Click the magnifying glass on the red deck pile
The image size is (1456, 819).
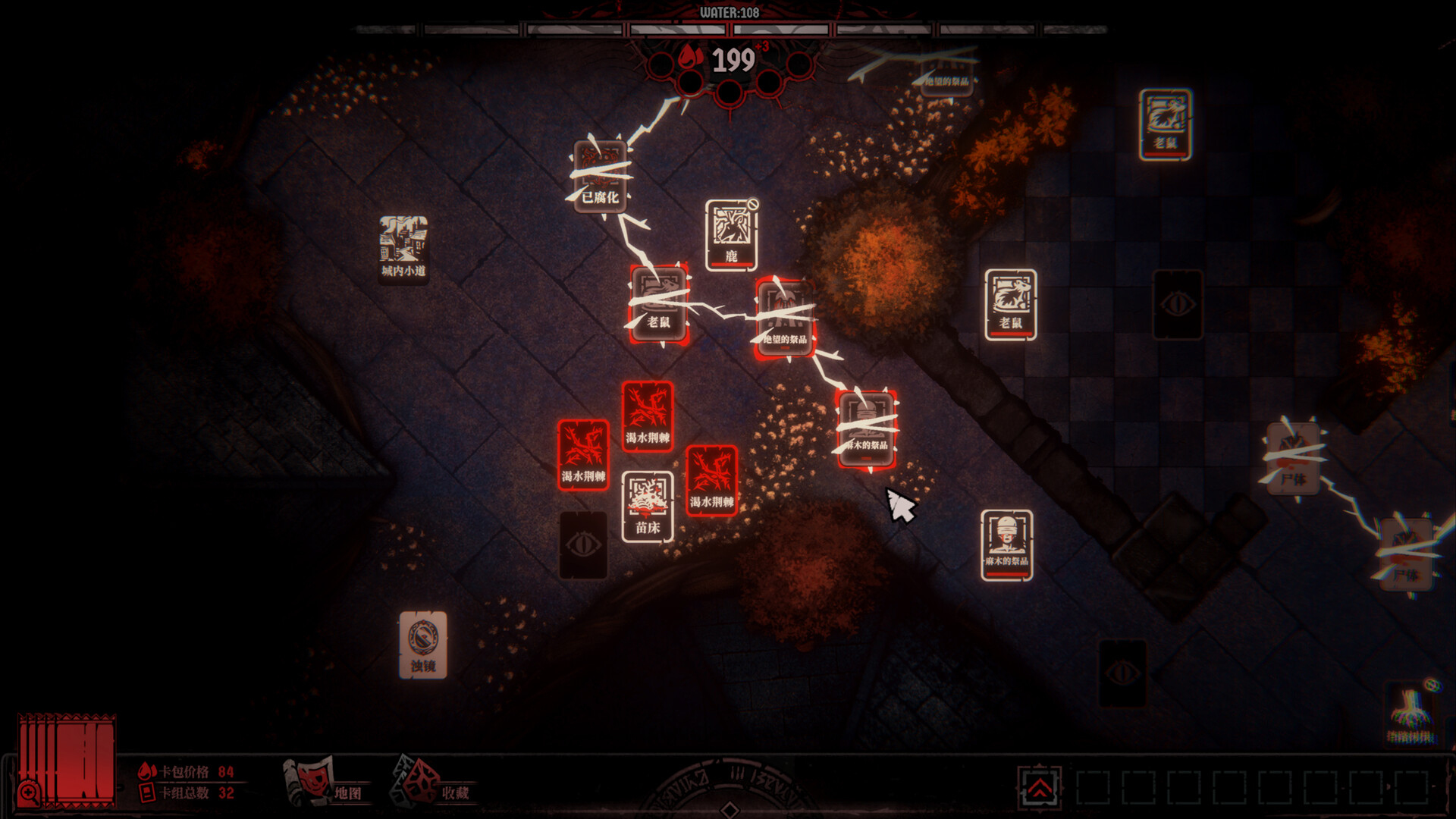[29, 793]
